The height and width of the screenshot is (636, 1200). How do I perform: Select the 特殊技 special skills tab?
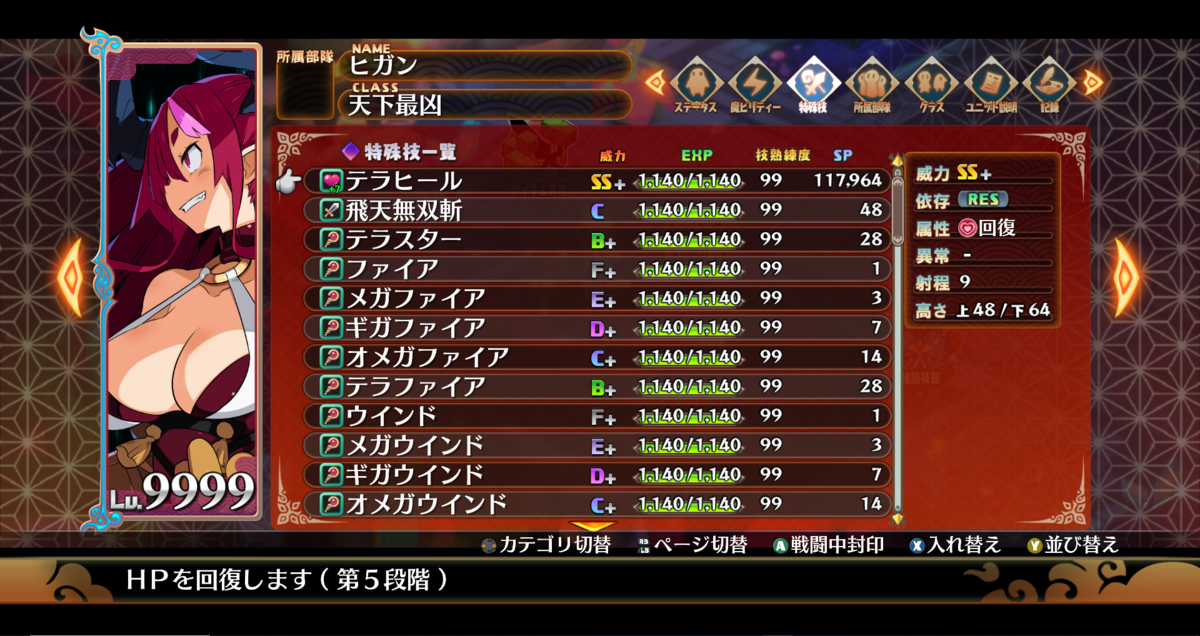[x=814, y=86]
